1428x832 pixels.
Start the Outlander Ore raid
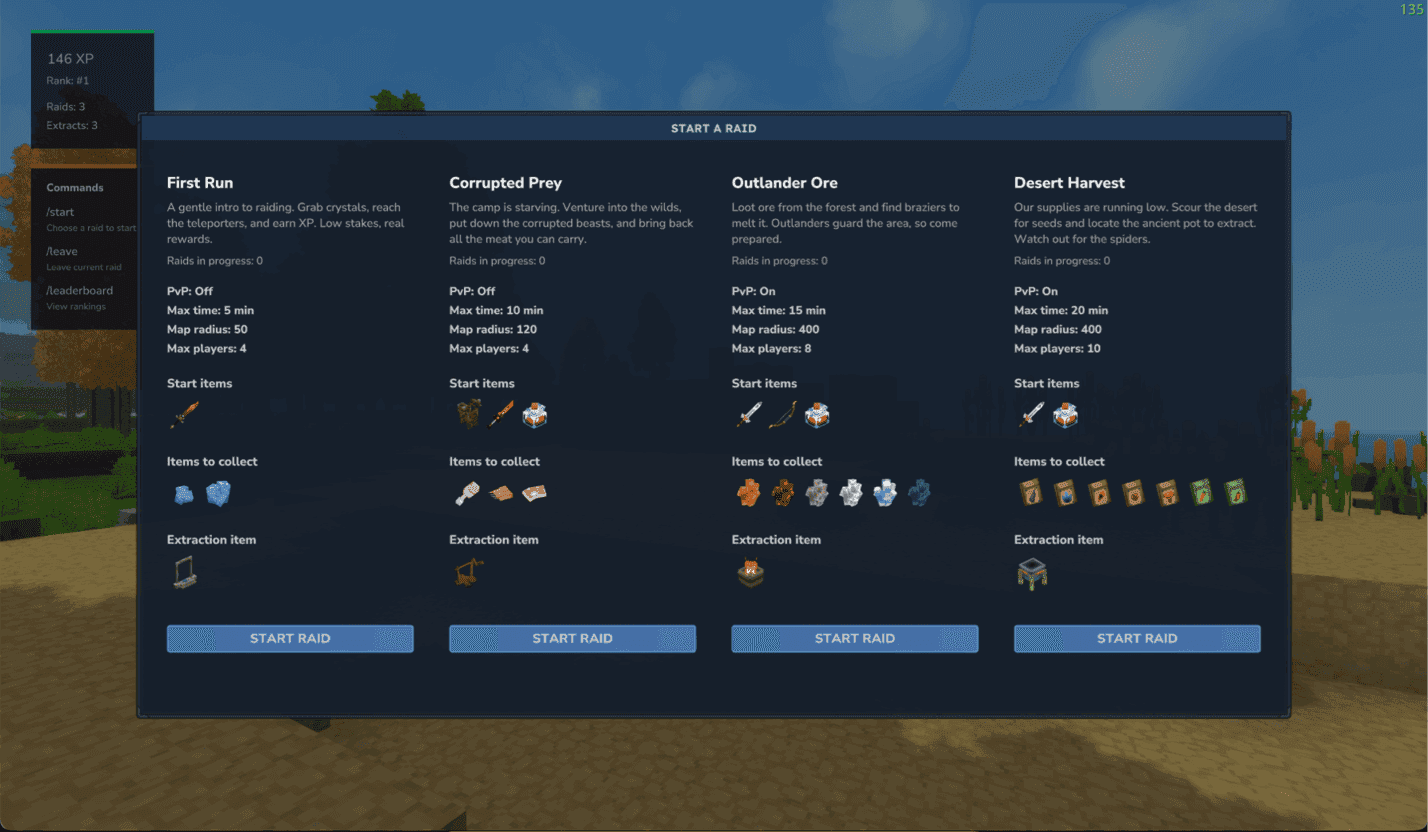tap(854, 638)
